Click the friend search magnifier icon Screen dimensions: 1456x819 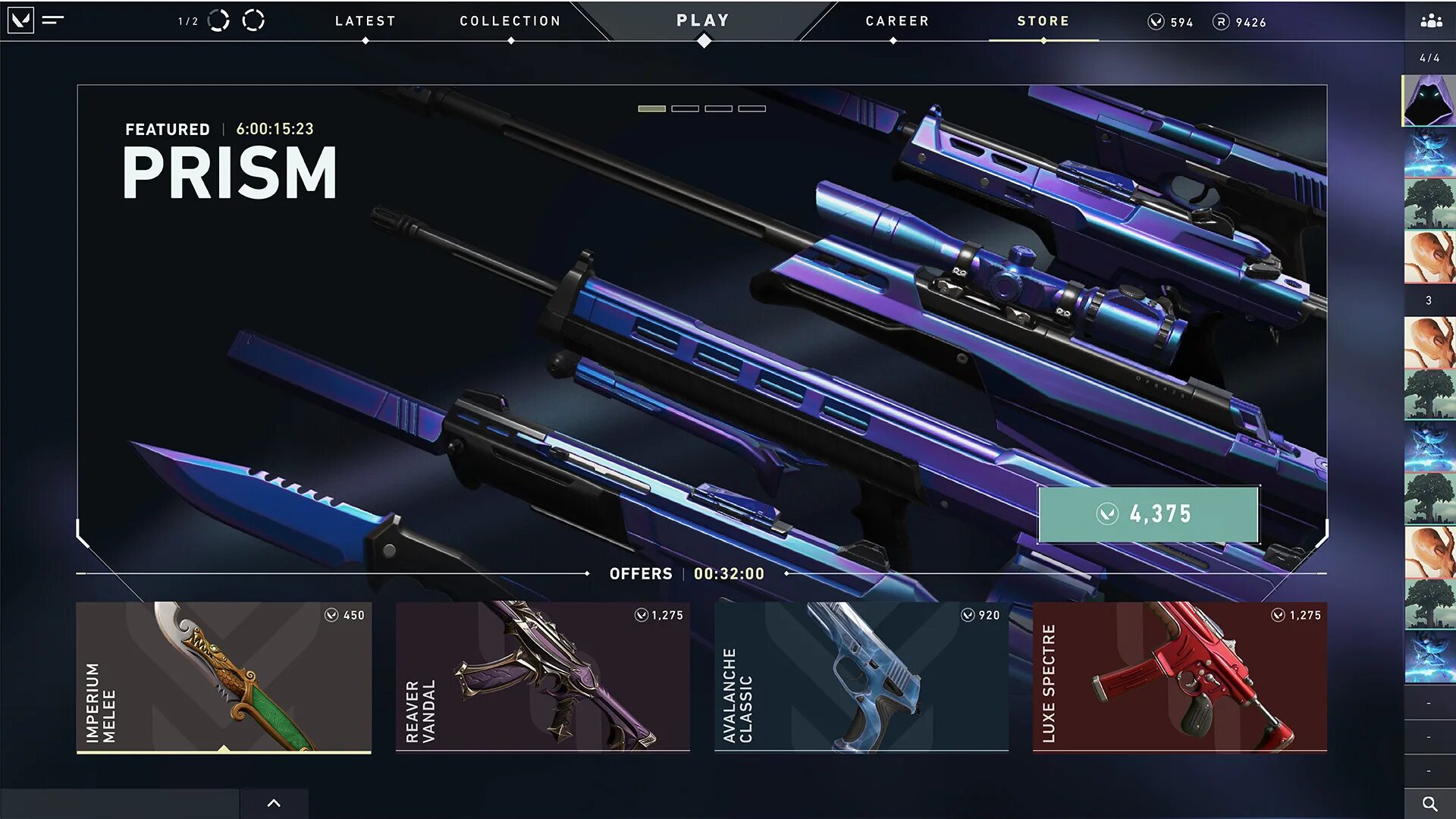(1429, 804)
